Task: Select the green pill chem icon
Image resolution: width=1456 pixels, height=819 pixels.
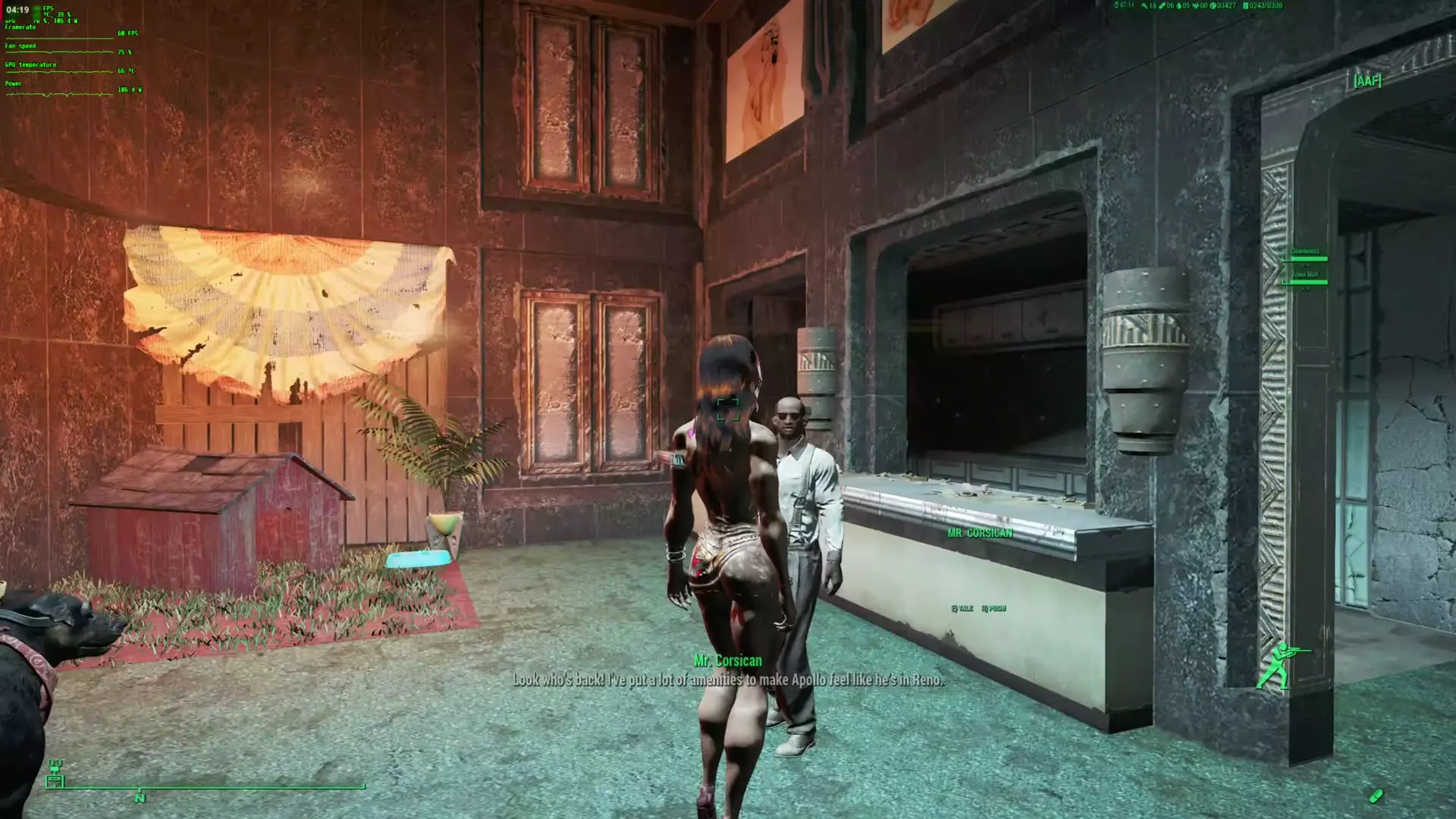Action: [1376, 795]
